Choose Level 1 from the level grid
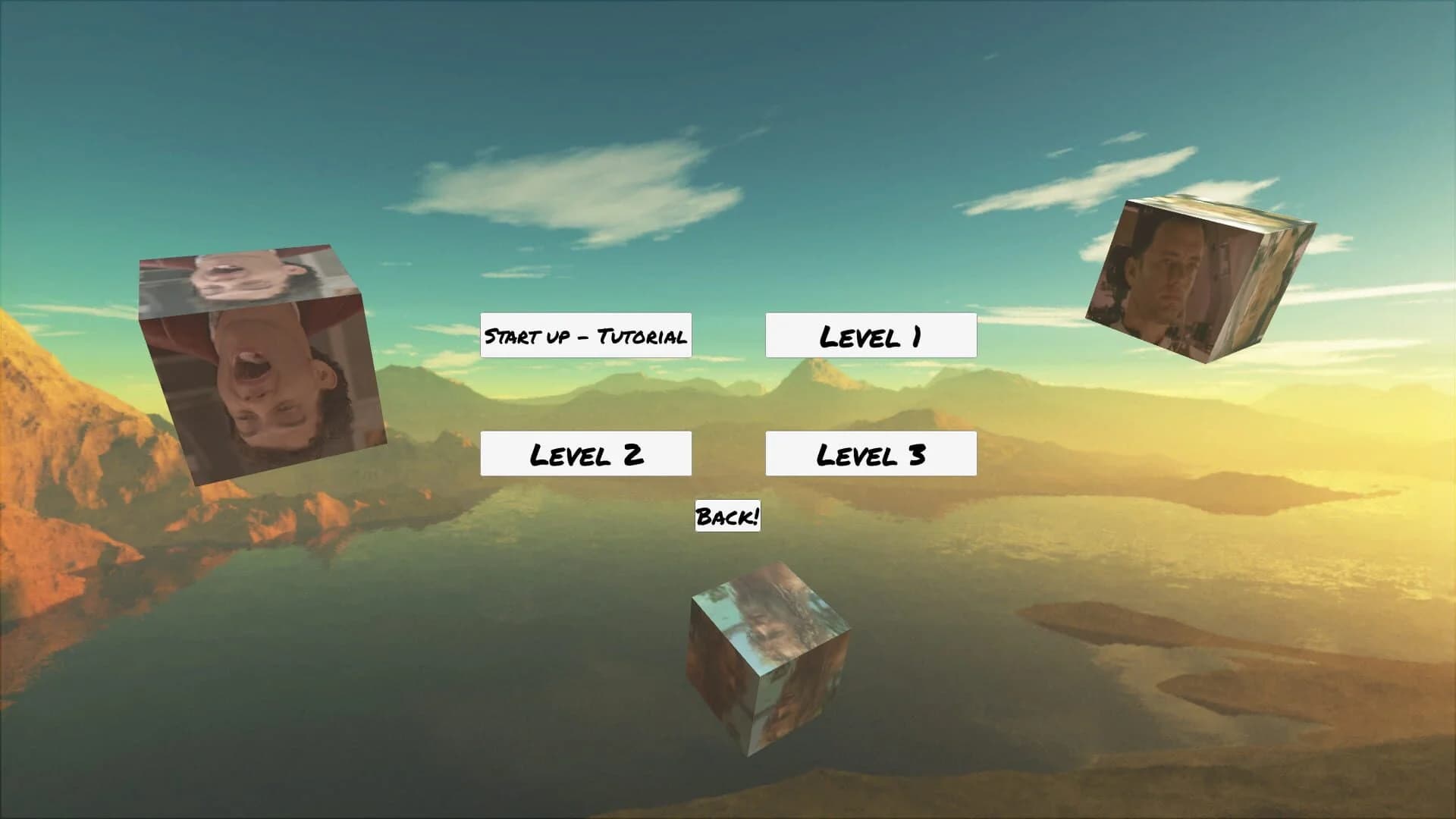The height and width of the screenshot is (819, 1456). click(871, 334)
